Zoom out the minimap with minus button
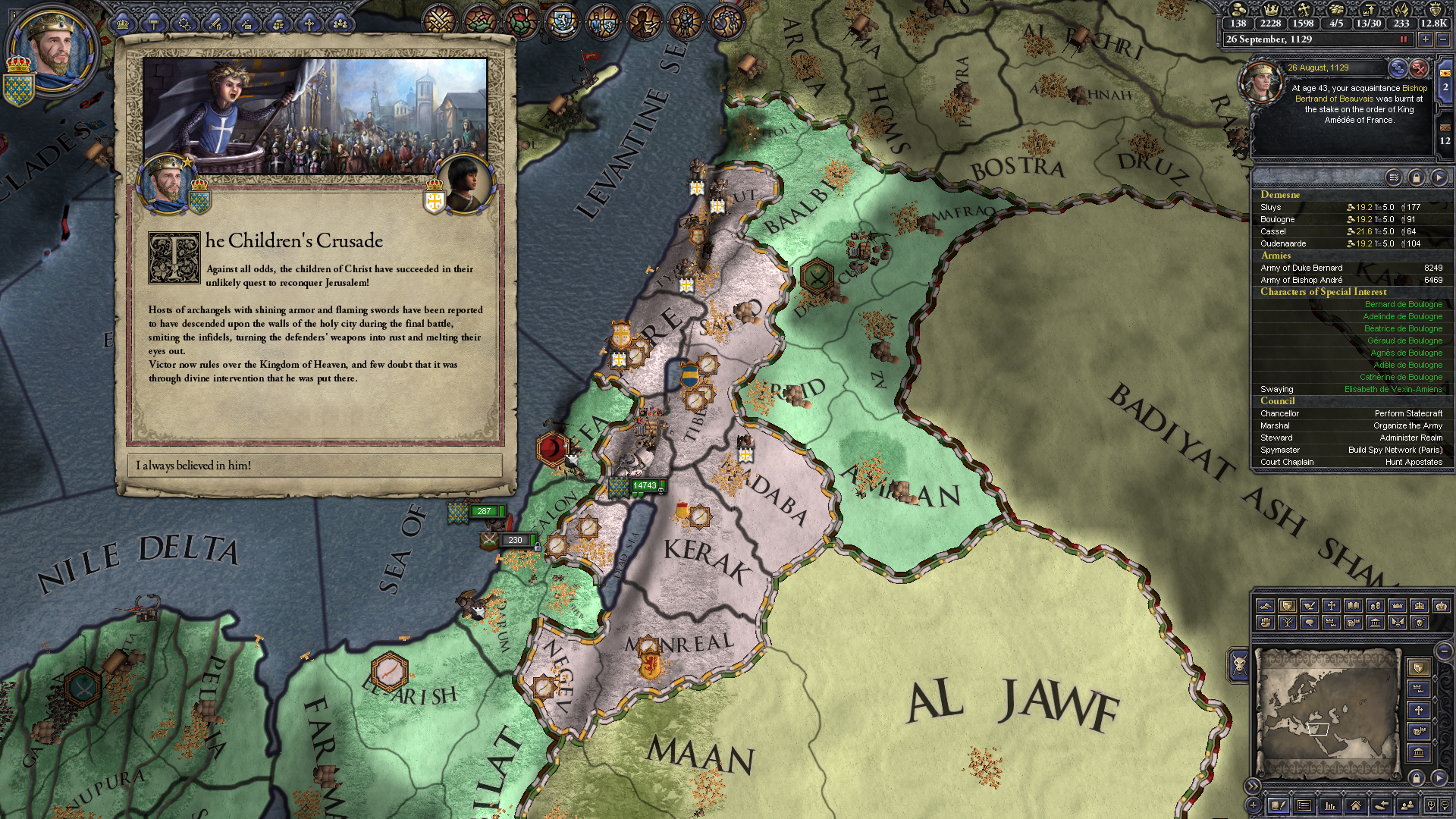 [x=1443, y=651]
